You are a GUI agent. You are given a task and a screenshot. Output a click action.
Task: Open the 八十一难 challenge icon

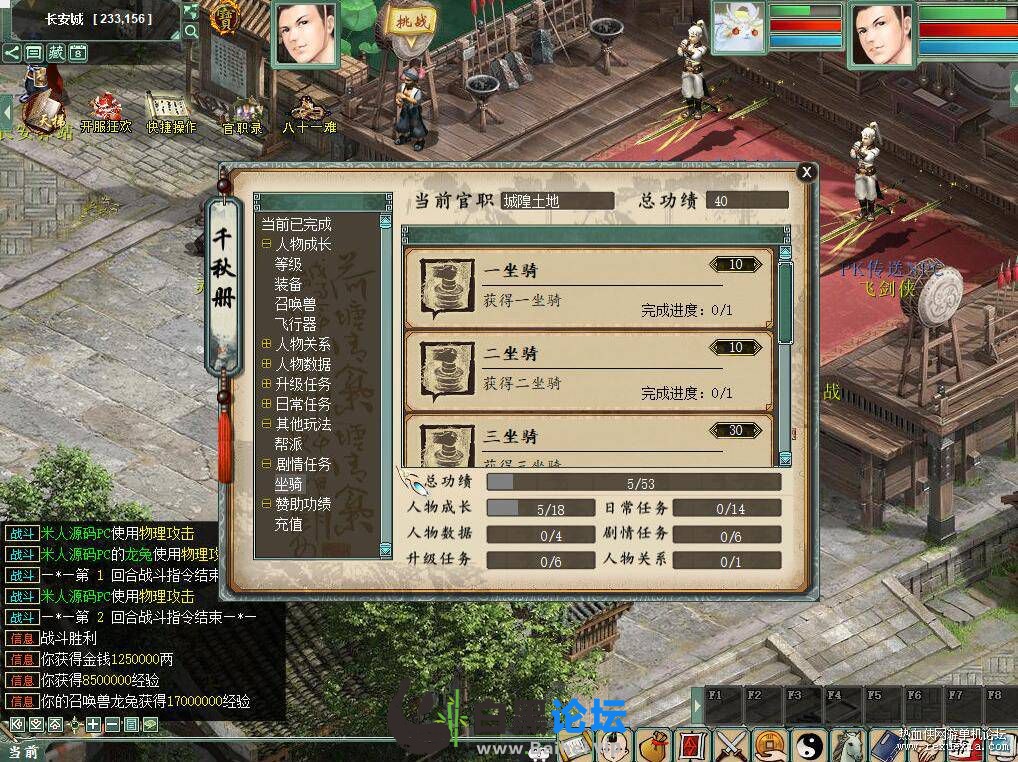pos(308,113)
